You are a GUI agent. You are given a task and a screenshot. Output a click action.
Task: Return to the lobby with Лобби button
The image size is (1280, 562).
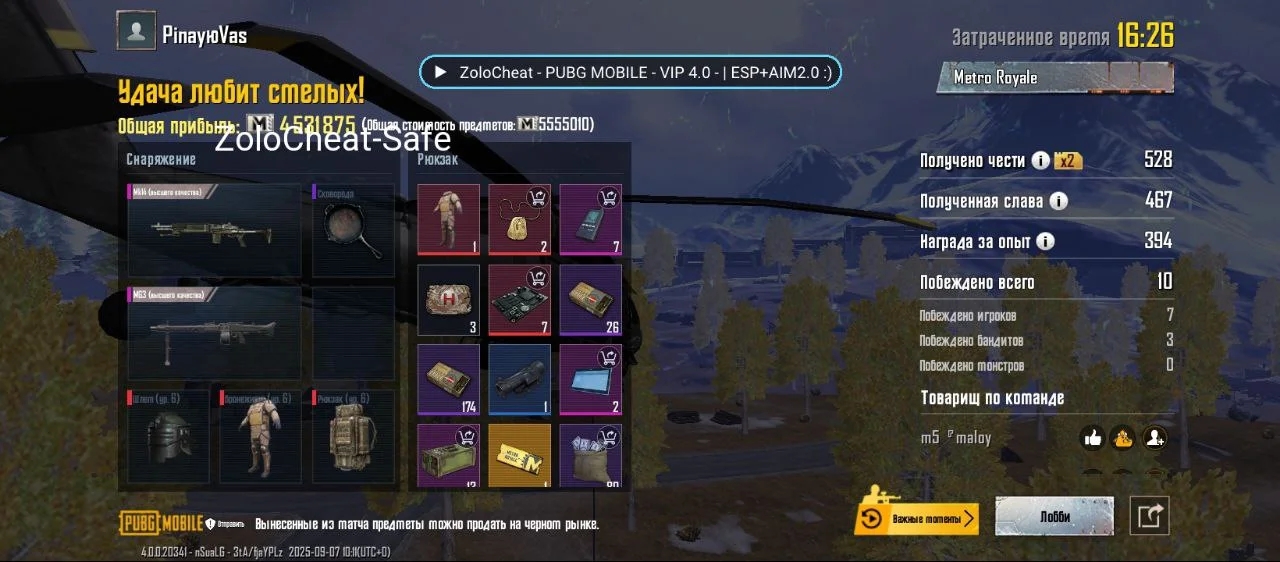[1054, 517]
